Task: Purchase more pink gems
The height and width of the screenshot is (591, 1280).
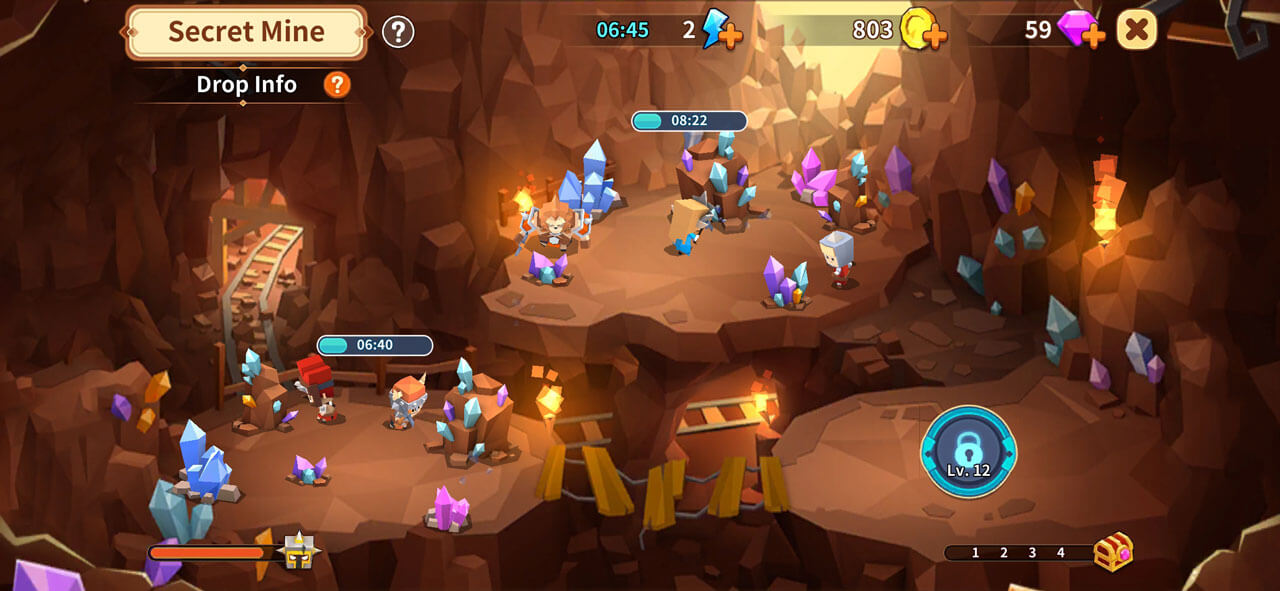Action: pyautogui.click(x=1081, y=30)
